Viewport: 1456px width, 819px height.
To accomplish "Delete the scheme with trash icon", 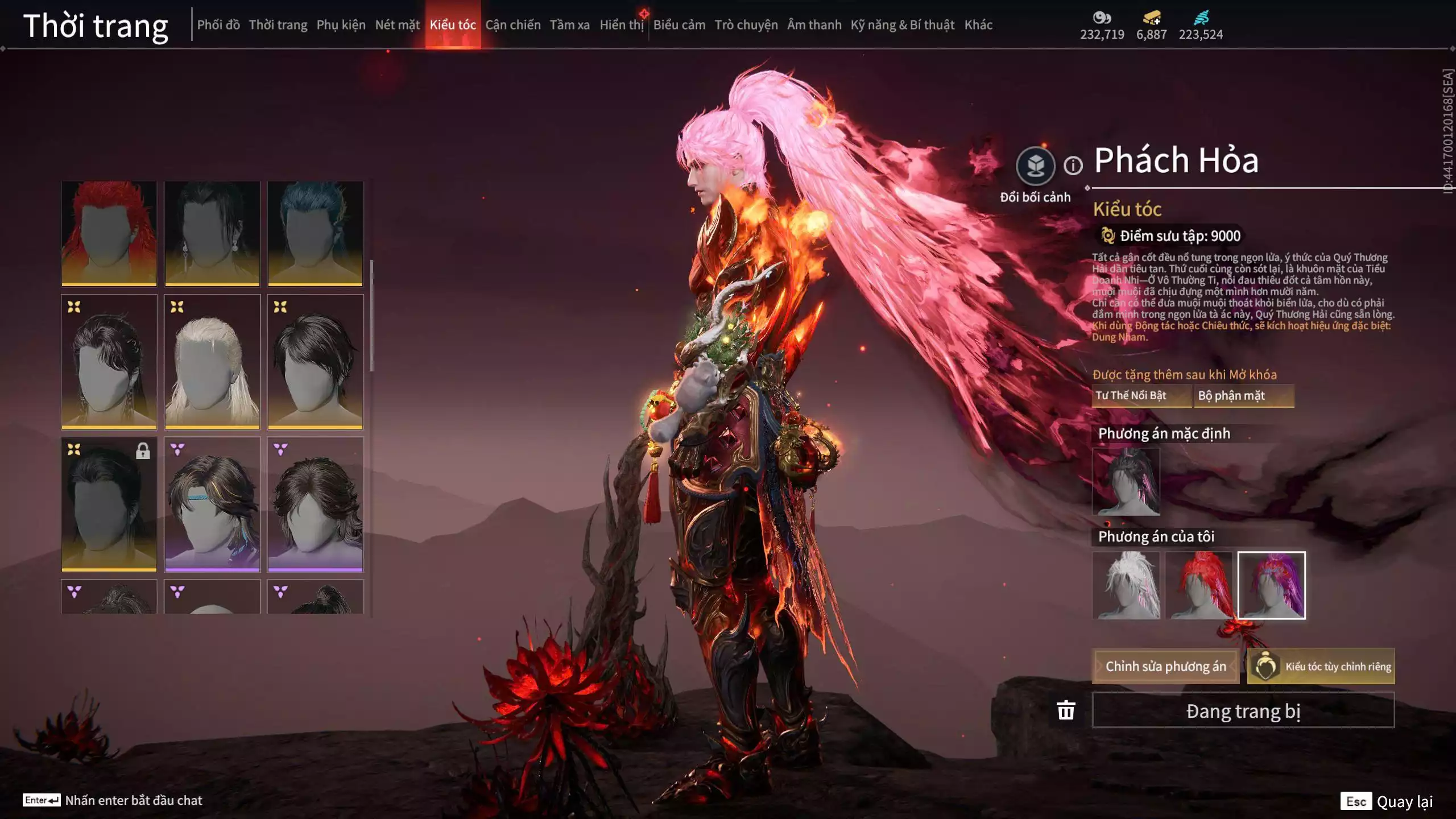I will tap(1066, 710).
